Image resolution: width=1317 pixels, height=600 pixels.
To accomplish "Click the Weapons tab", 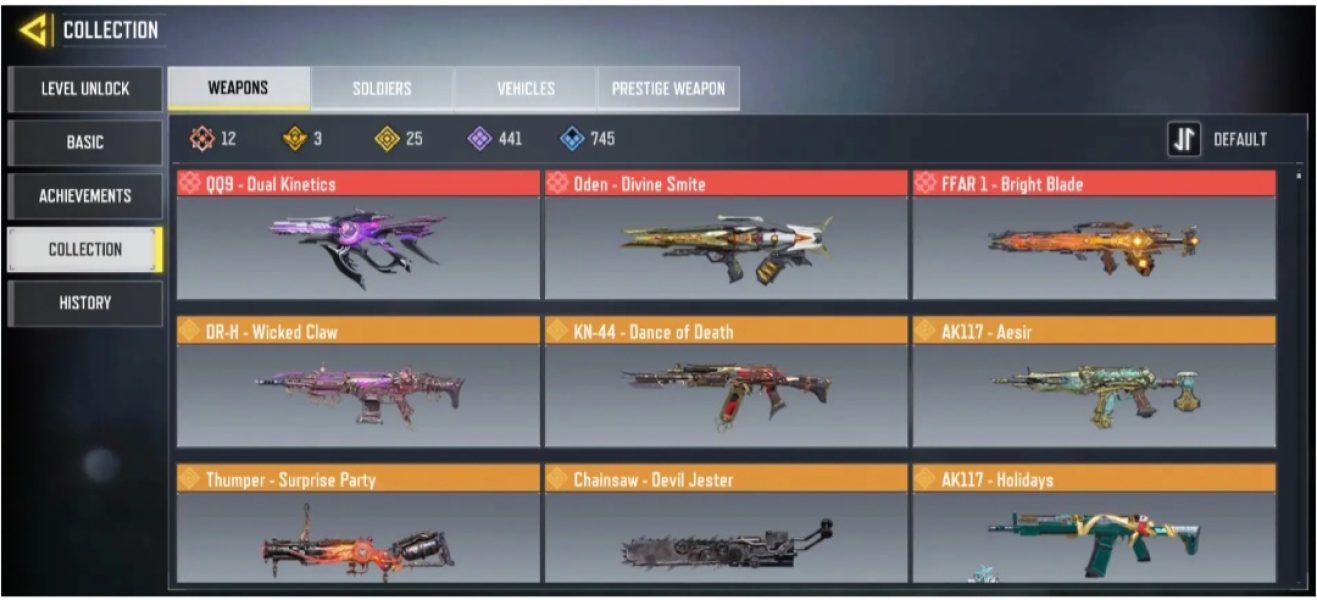I will 238,88.
